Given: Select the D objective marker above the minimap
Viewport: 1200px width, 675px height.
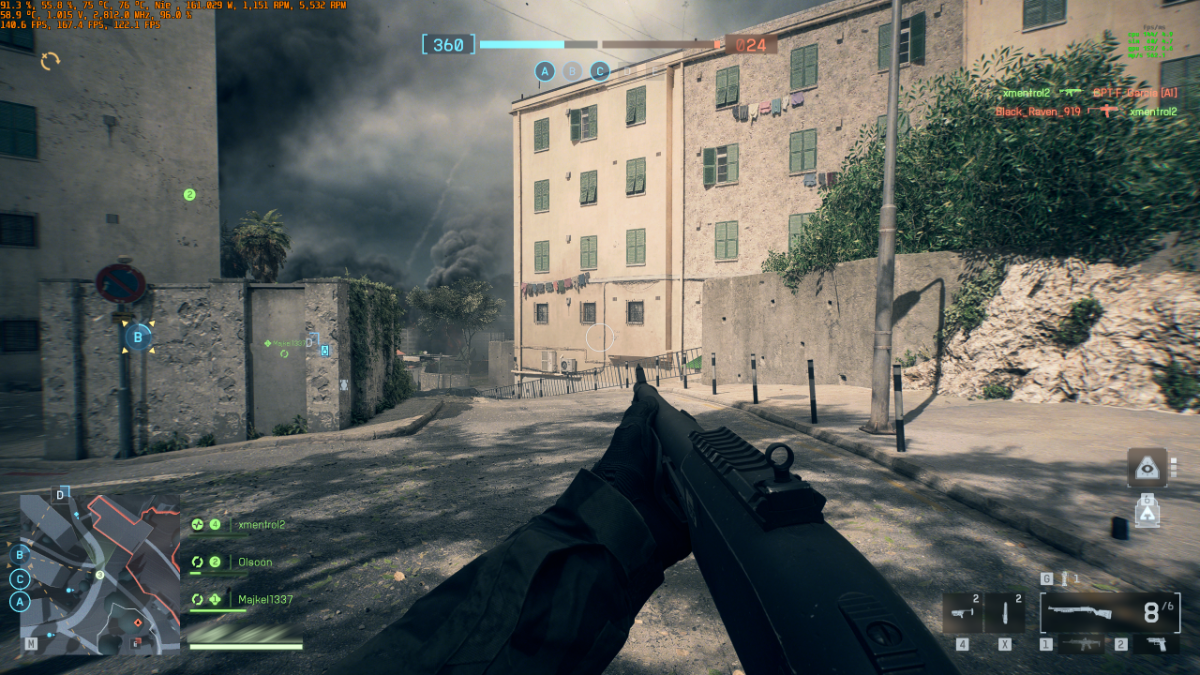Looking at the screenshot, I should (x=60, y=494).
